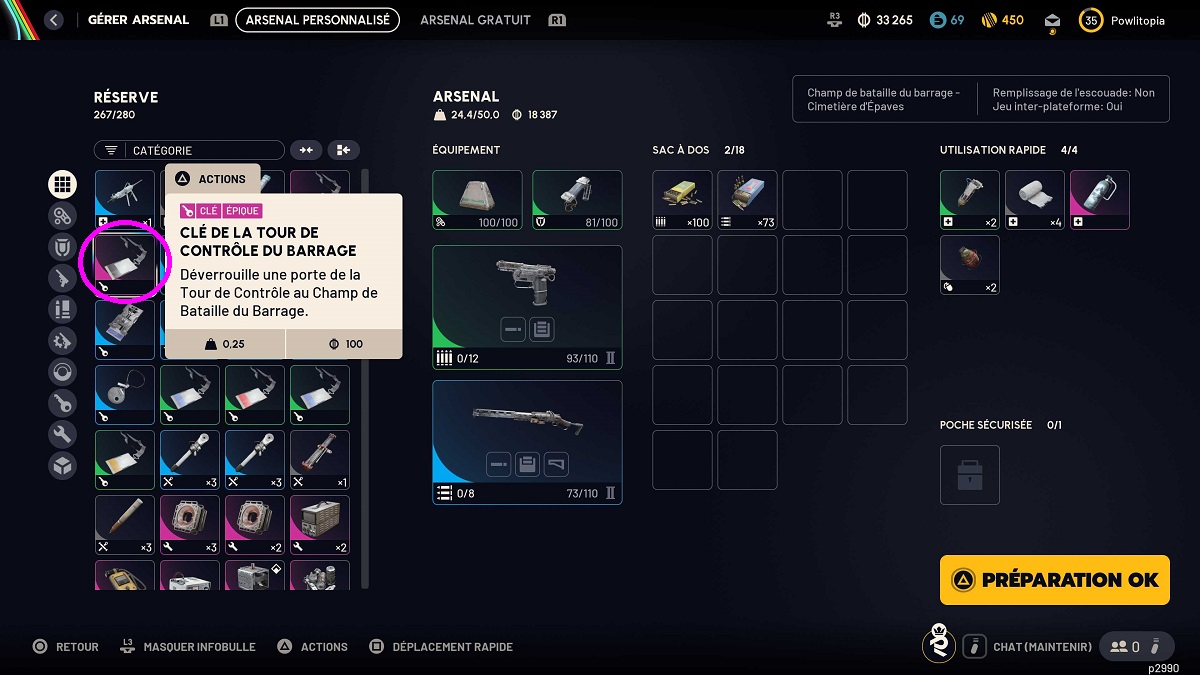Choose the yellow ammo box in backpack
The width and height of the screenshot is (1200, 675).
682,200
